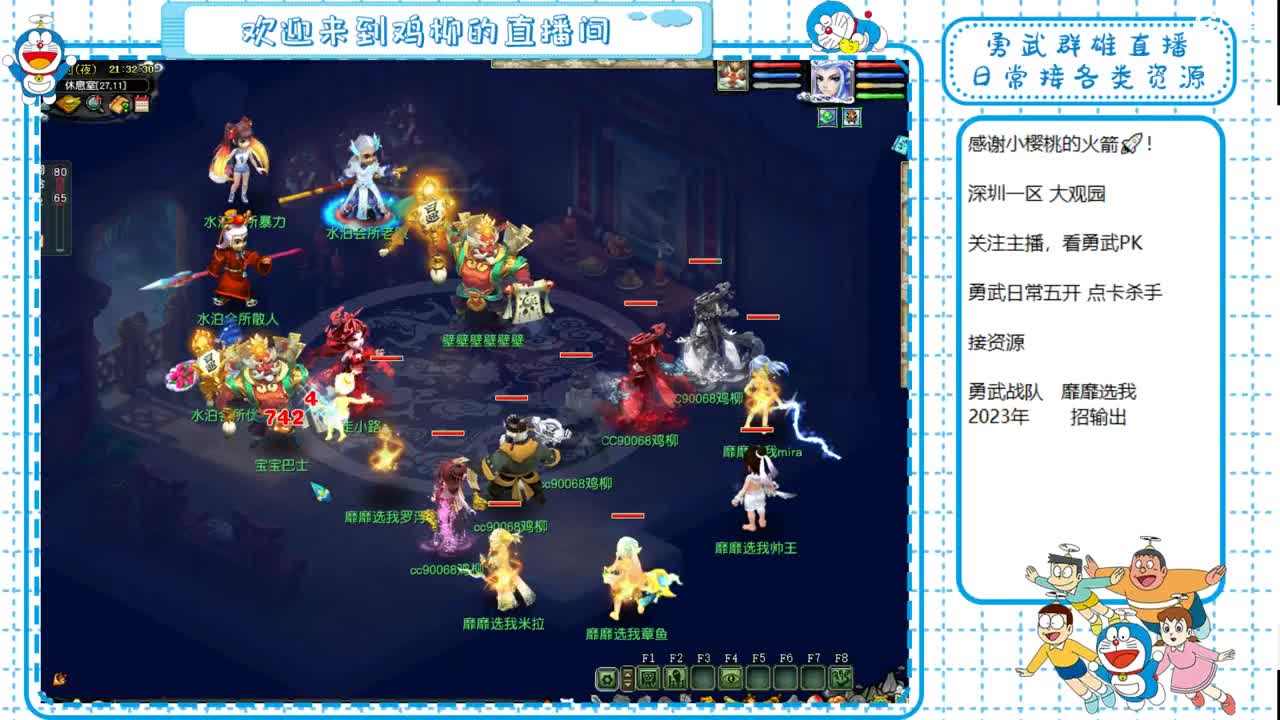Select the eye-shaped skill icon in the hotkey bar

tap(731, 678)
